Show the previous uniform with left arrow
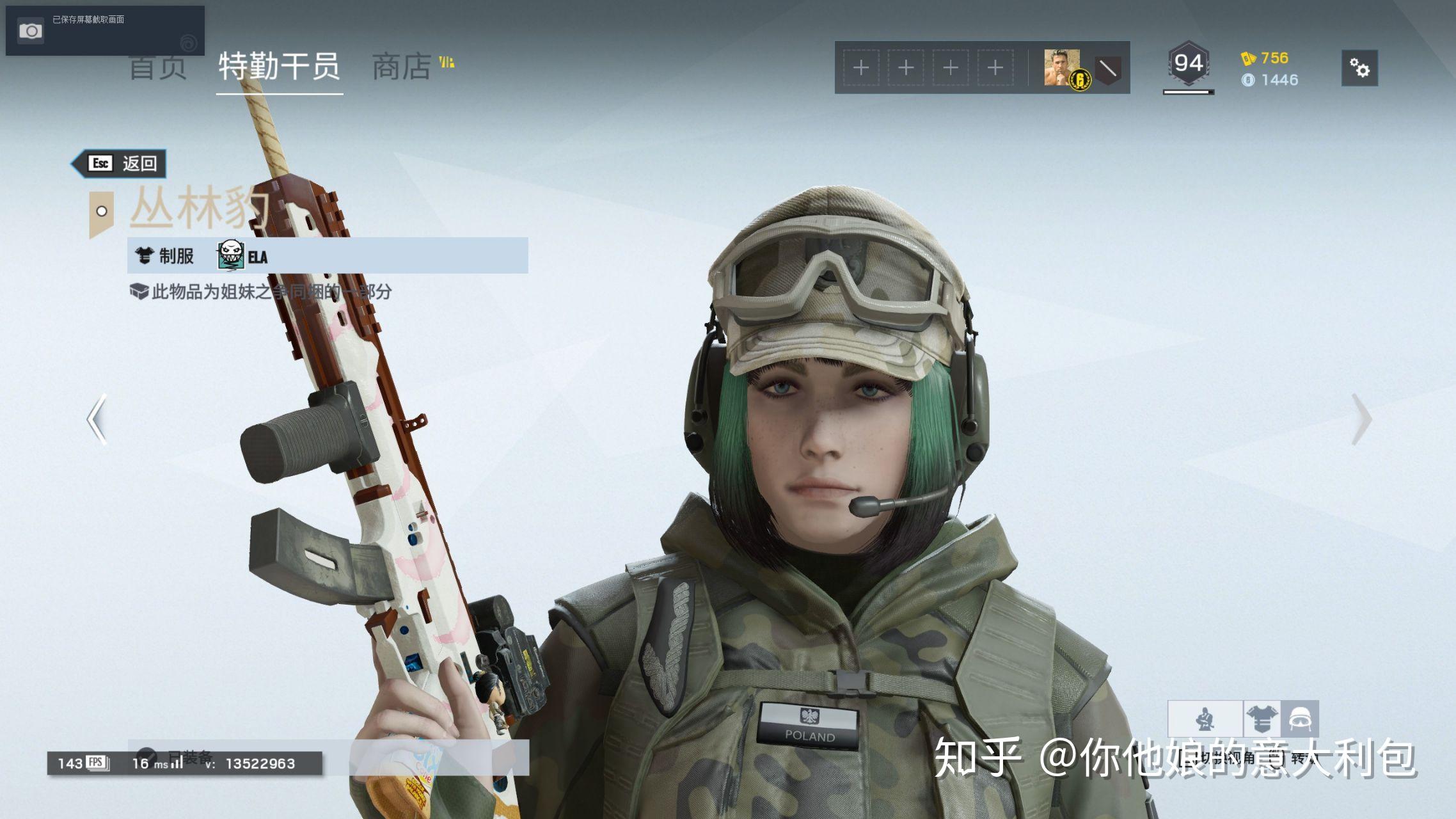The image size is (1456, 819). [x=97, y=419]
